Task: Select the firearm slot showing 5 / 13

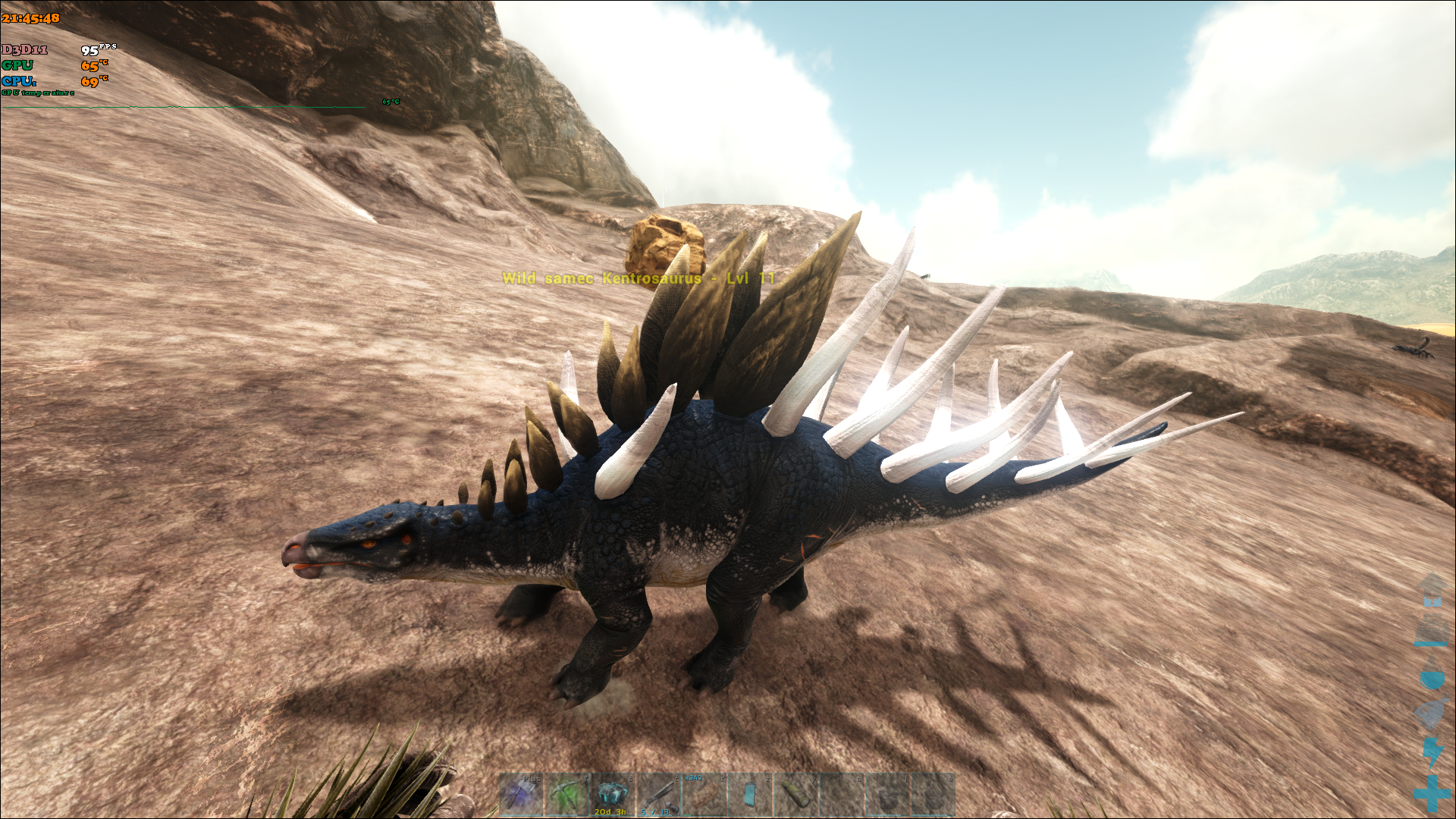Action: point(657,795)
